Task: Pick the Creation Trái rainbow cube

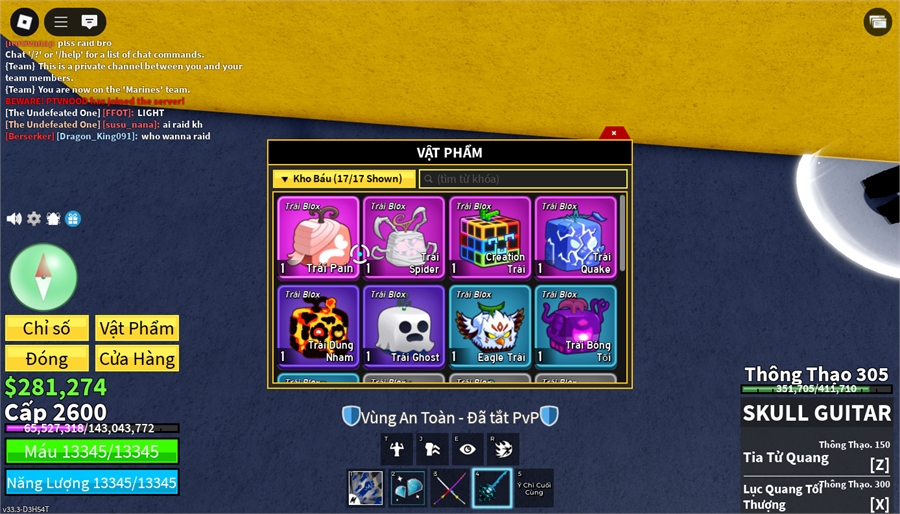Action: (x=490, y=237)
